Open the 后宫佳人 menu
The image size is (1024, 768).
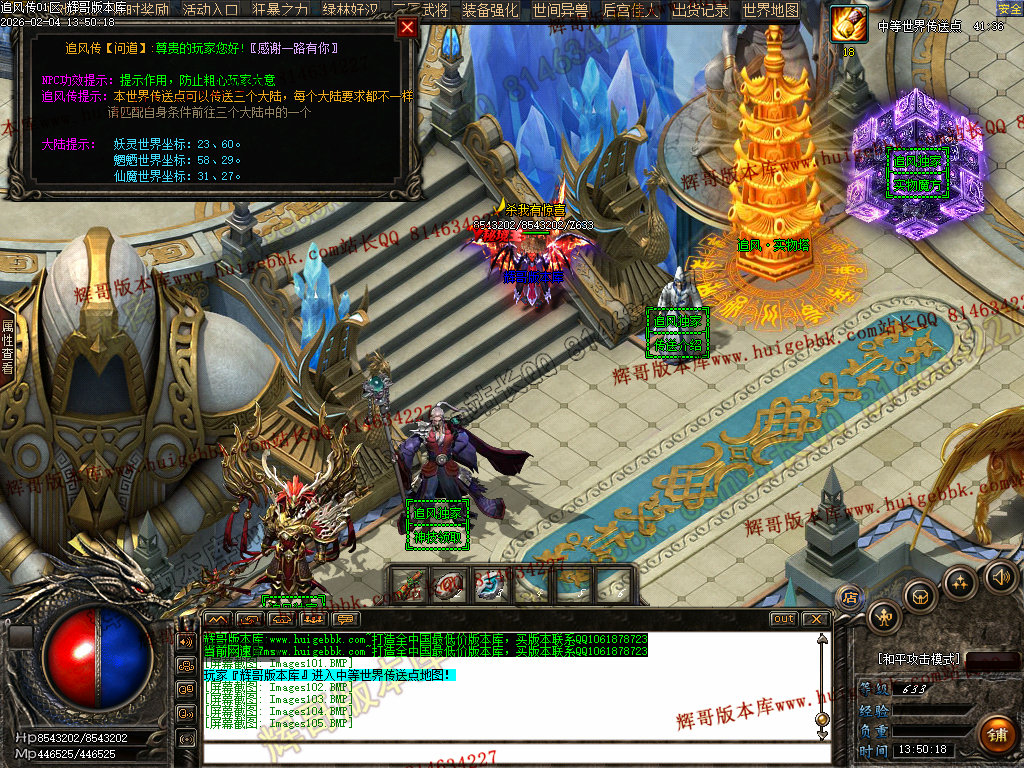click(631, 10)
